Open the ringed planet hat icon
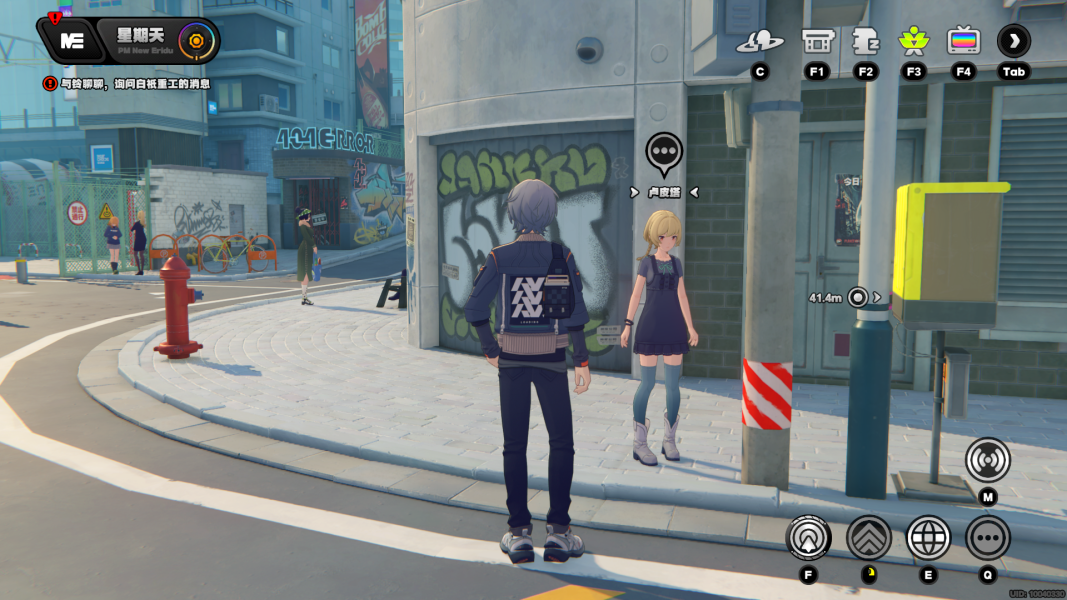Viewport: 1067px width, 600px height. point(760,42)
